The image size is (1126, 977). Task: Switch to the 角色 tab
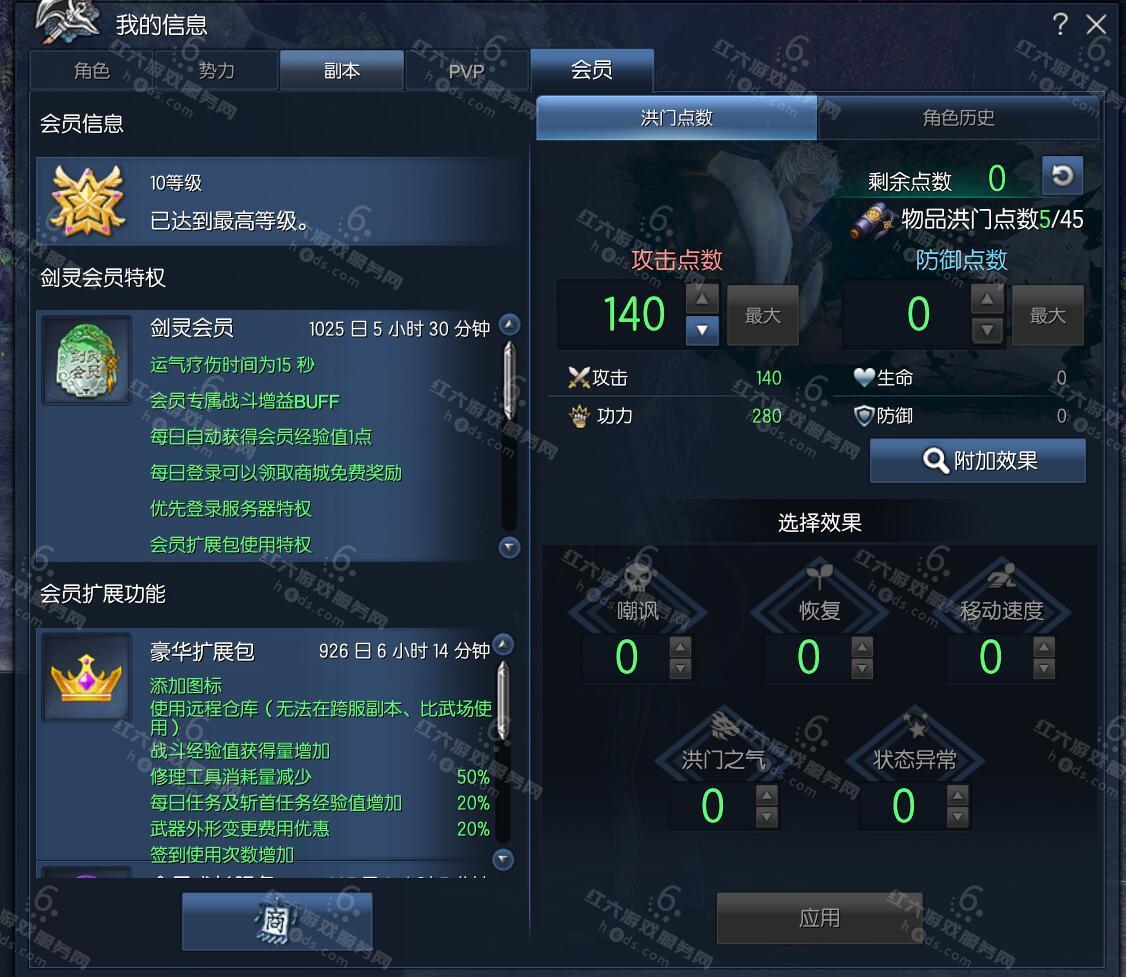pos(92,71)
